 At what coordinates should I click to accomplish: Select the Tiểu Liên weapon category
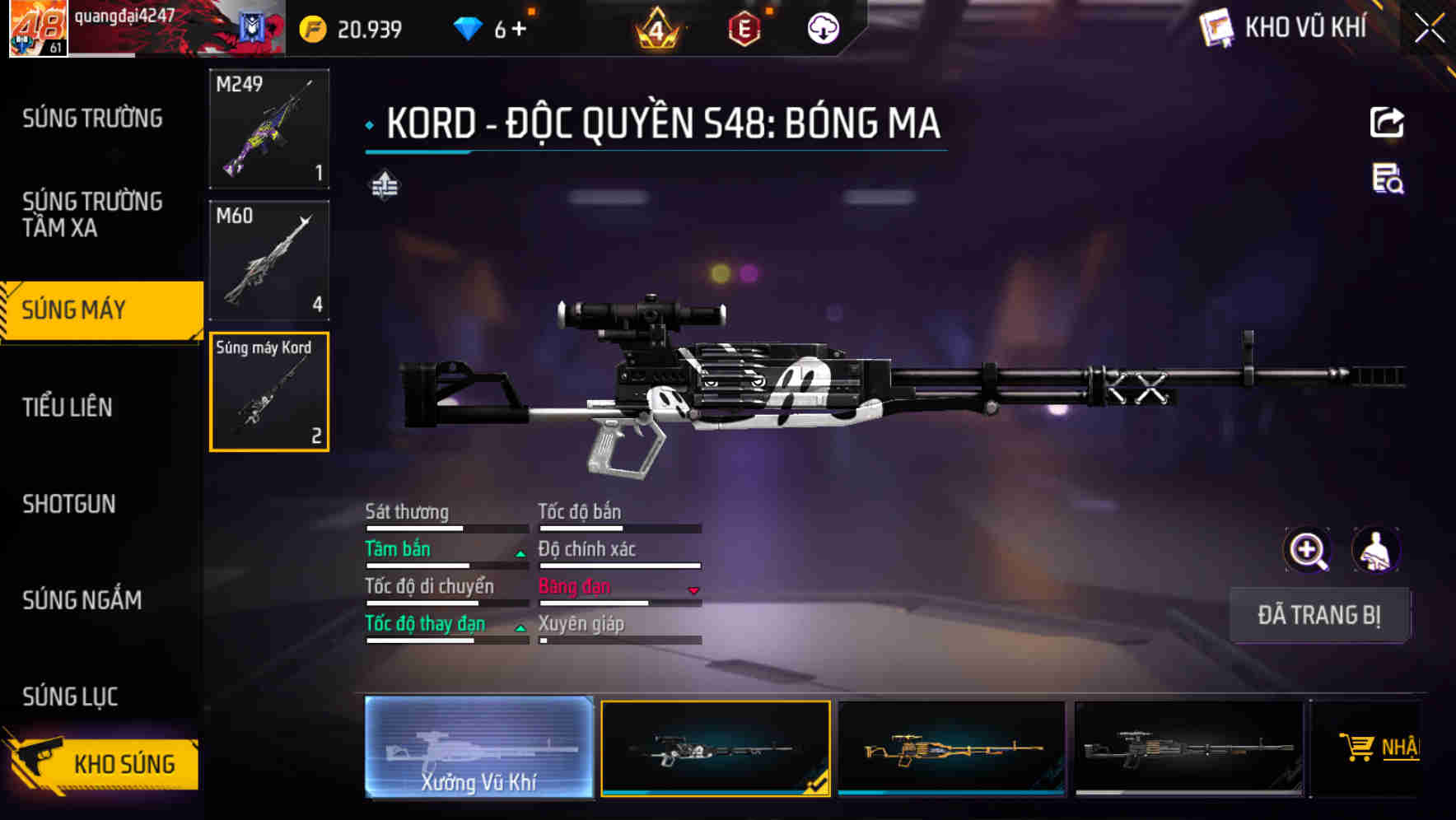(68, 407)
